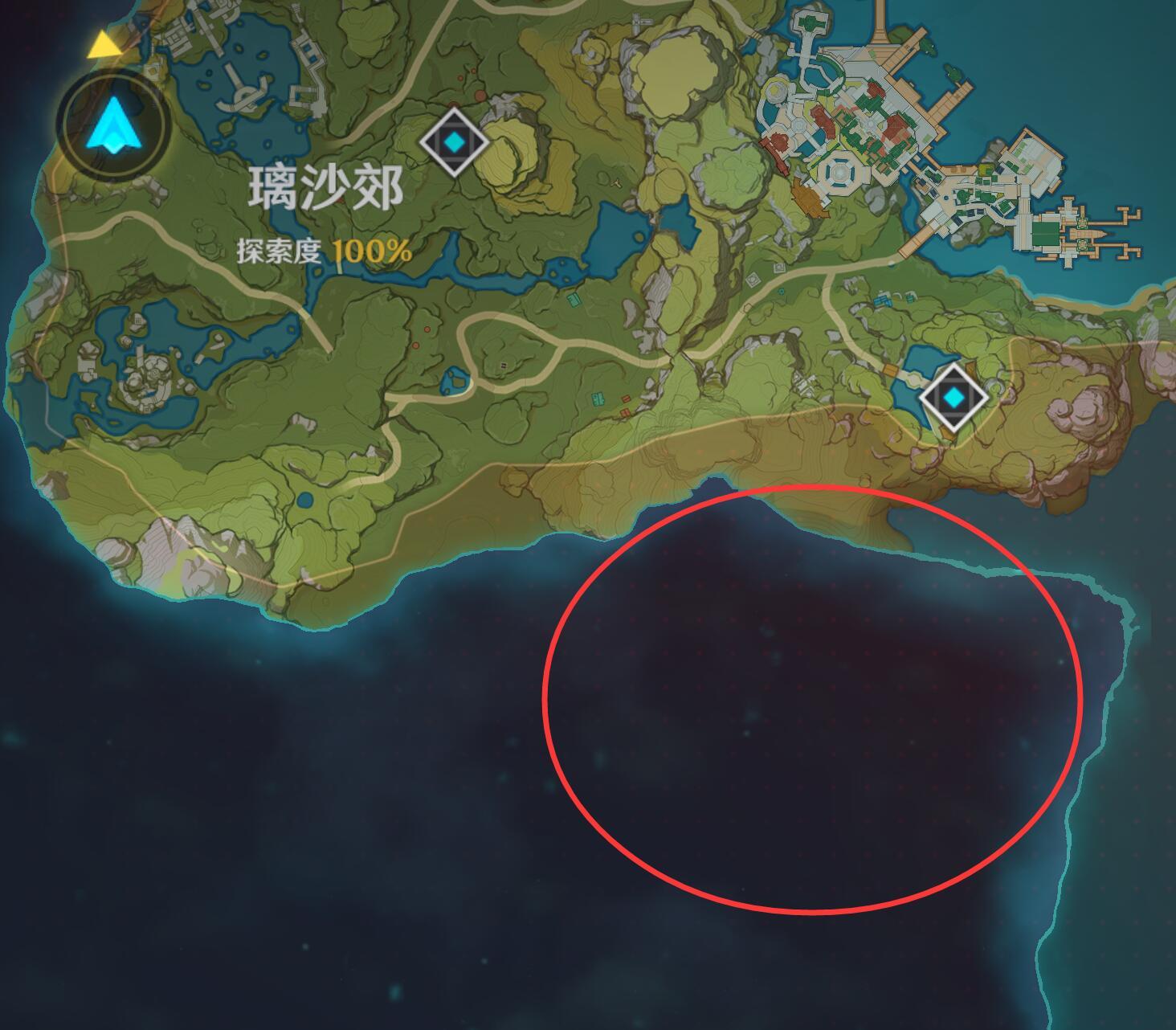Select the teleport waypoint near the northern hill

point(454,142)
